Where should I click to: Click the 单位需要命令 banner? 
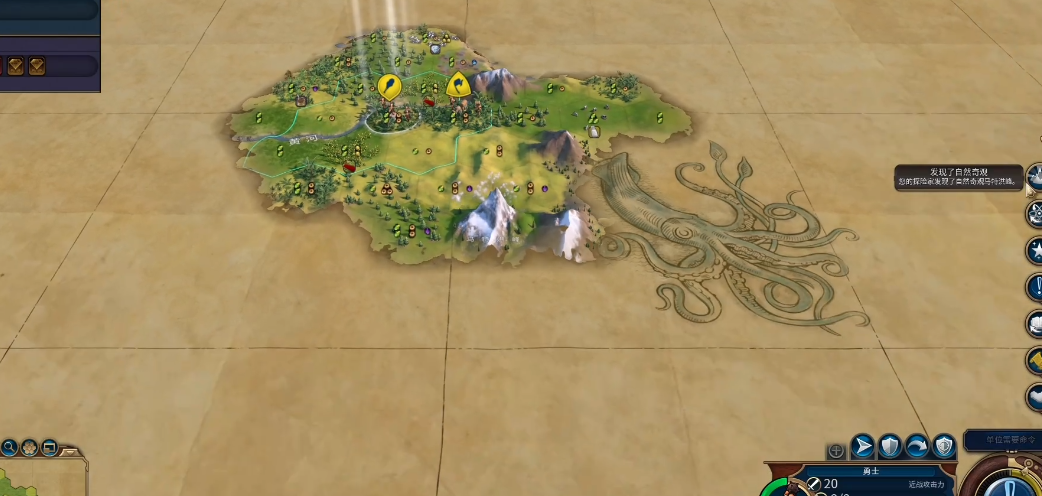coord(1001,440)
